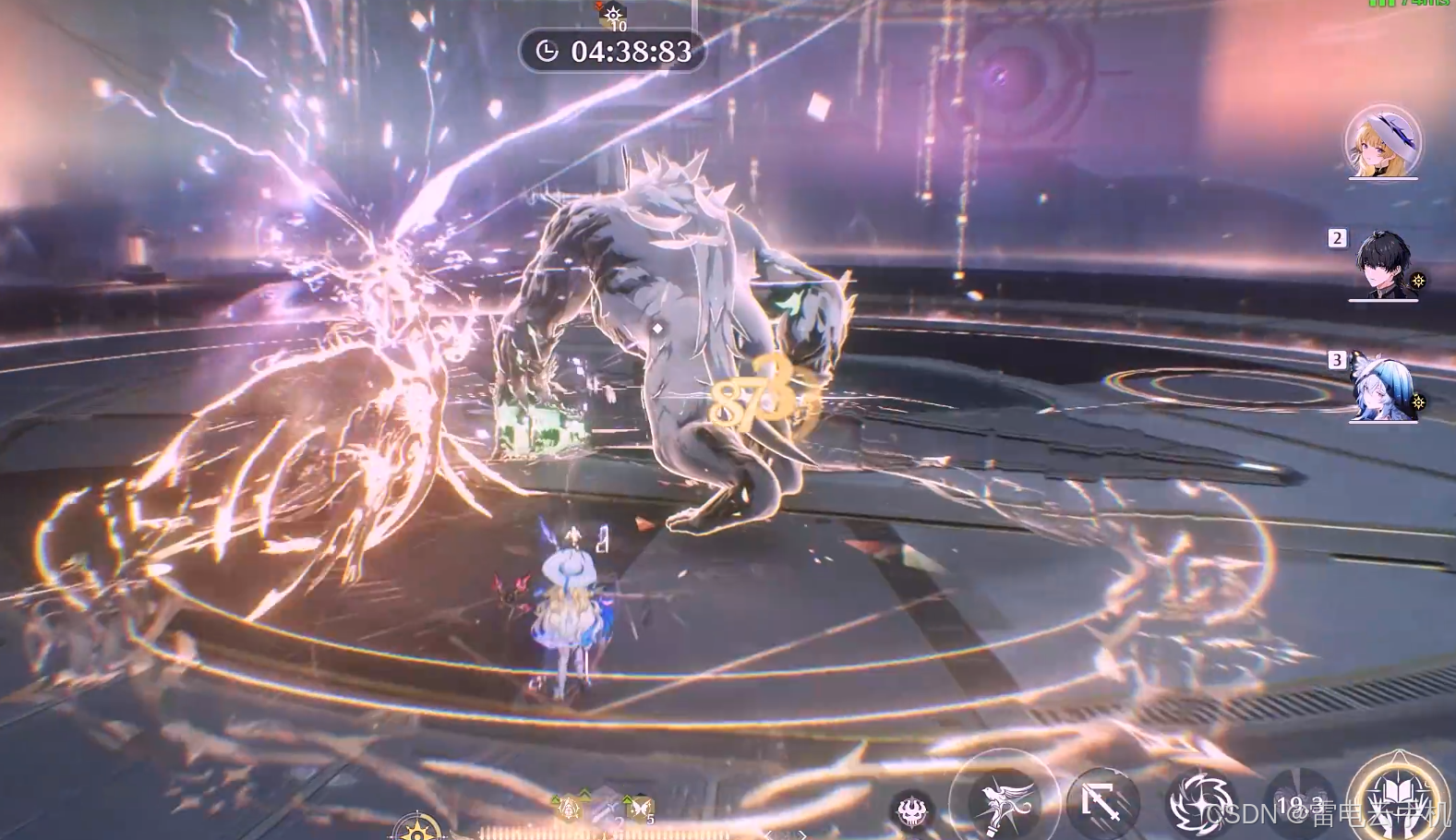Switch to the black-haired male party member

[1383, 264]
